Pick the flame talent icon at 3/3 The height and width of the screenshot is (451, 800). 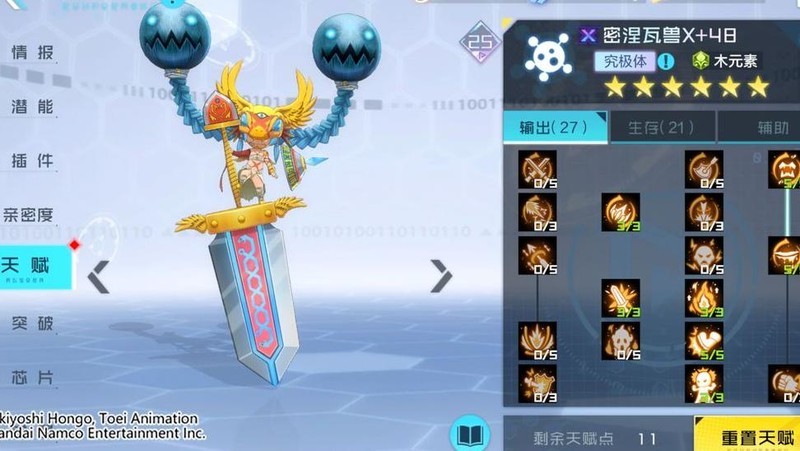pos(704,297)
